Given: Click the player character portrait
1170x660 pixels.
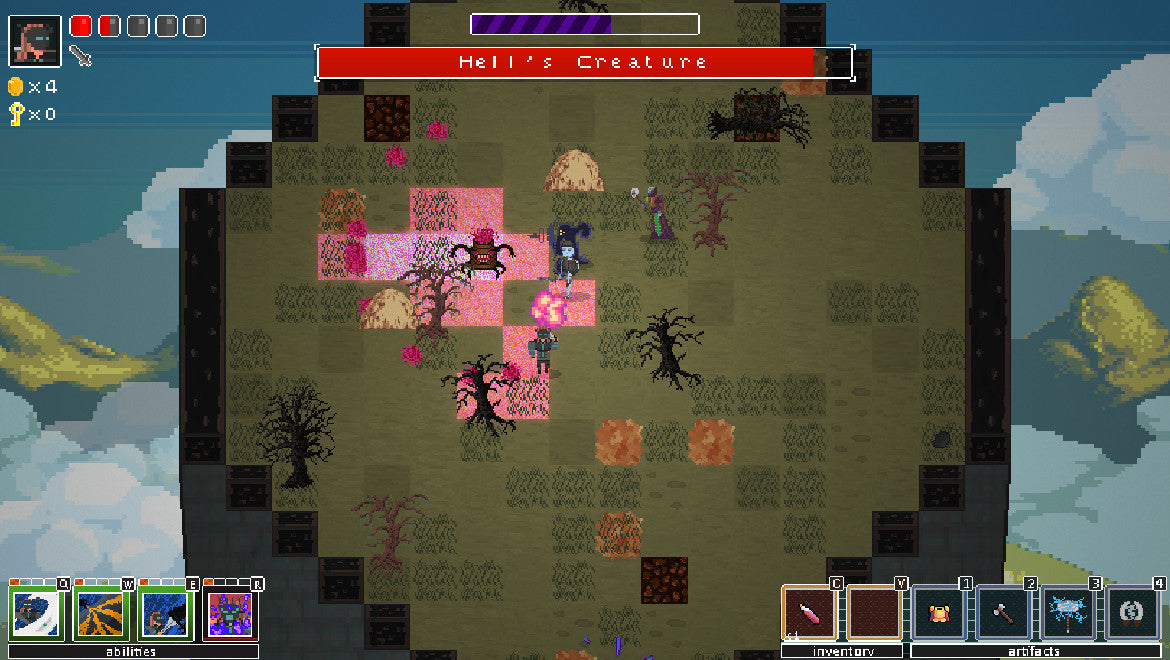Looking at the screenshot, I should point(35,41).
